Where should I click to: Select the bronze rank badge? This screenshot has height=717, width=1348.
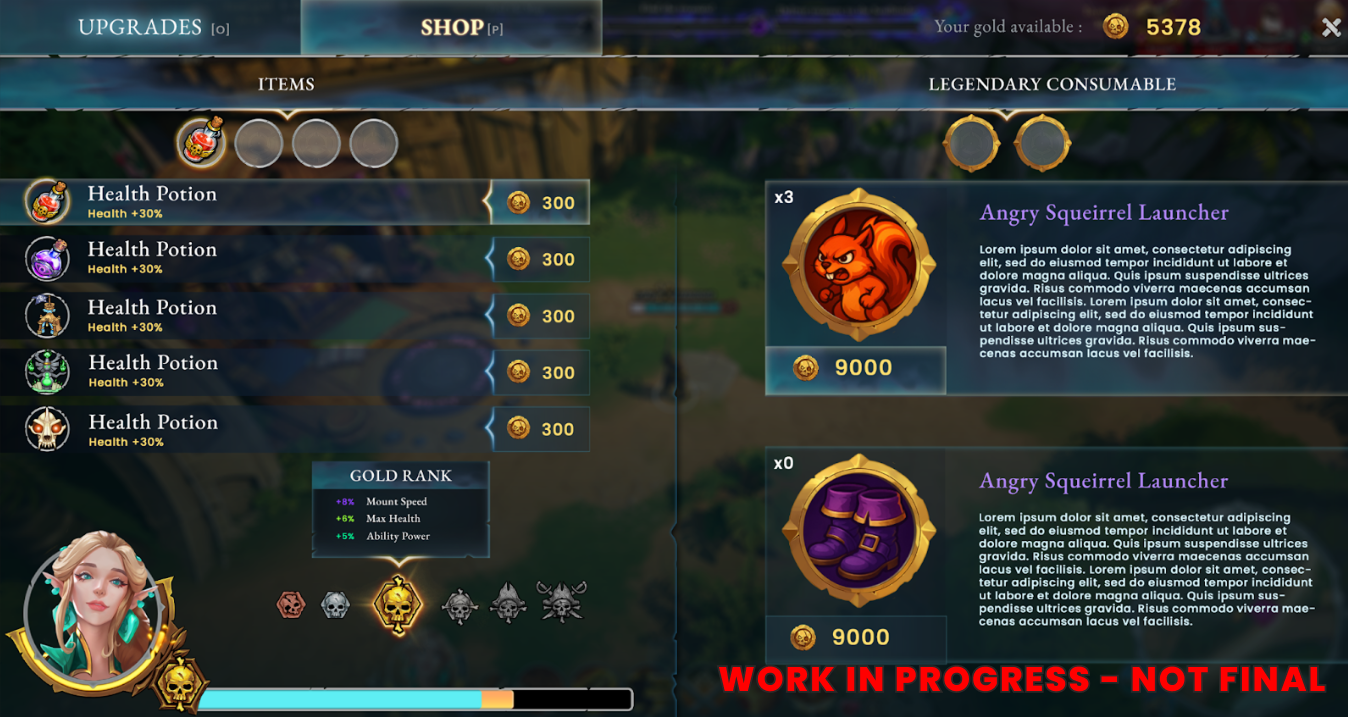[291, 604]
